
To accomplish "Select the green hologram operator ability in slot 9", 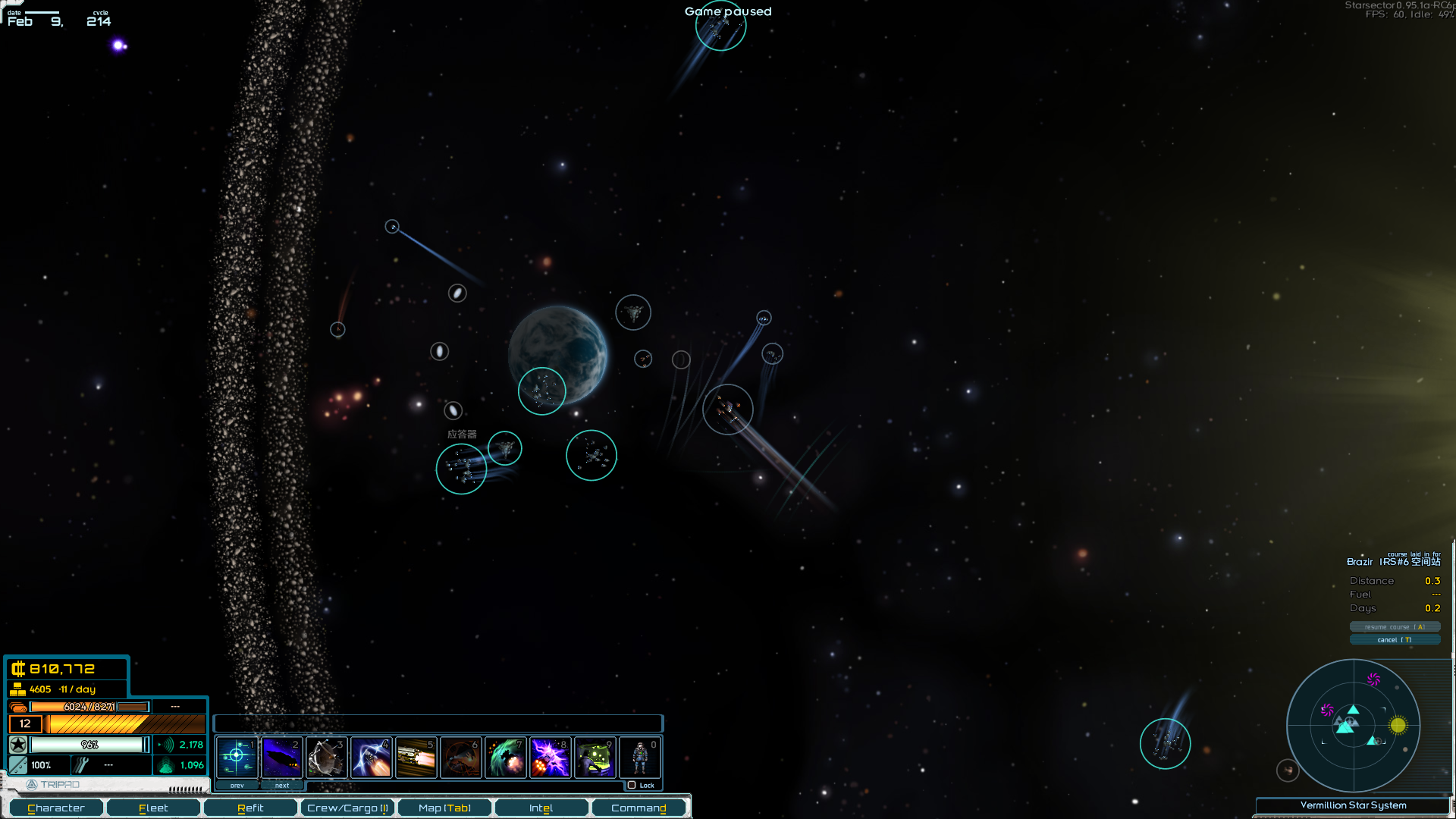I will (x=595, y=757).
